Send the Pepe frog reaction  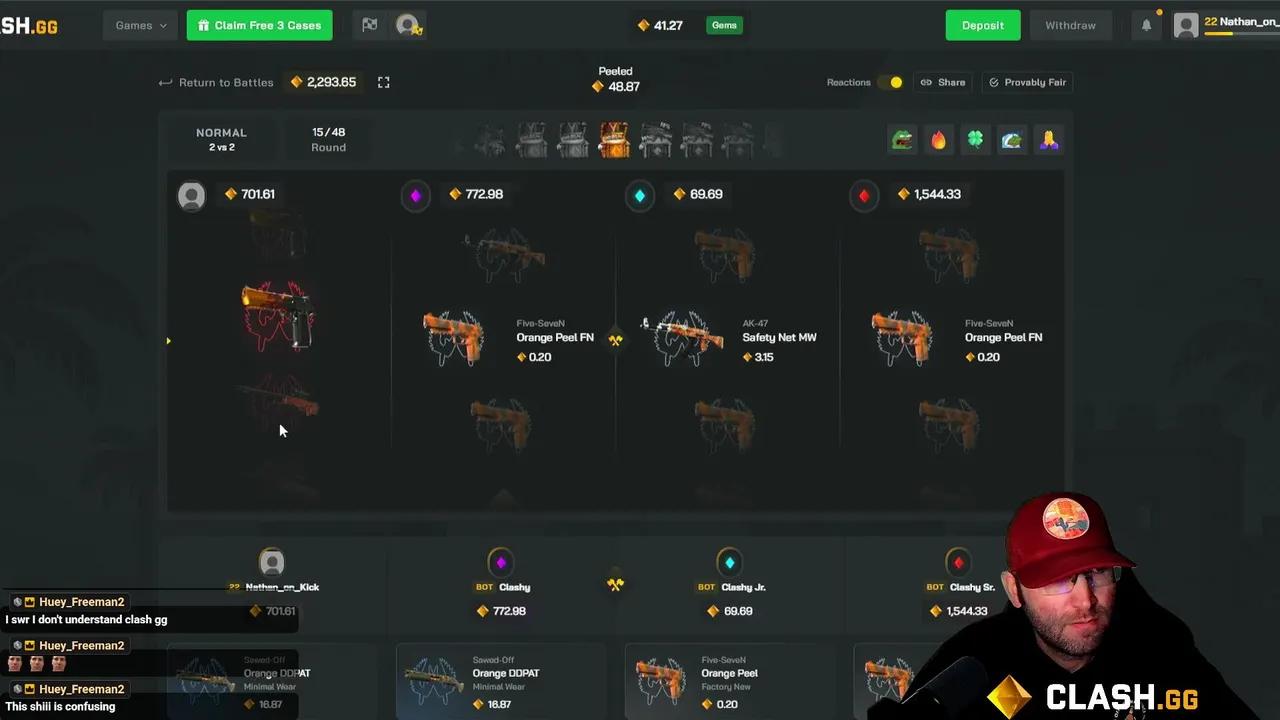pyautogui.click(x=902, y=139)
